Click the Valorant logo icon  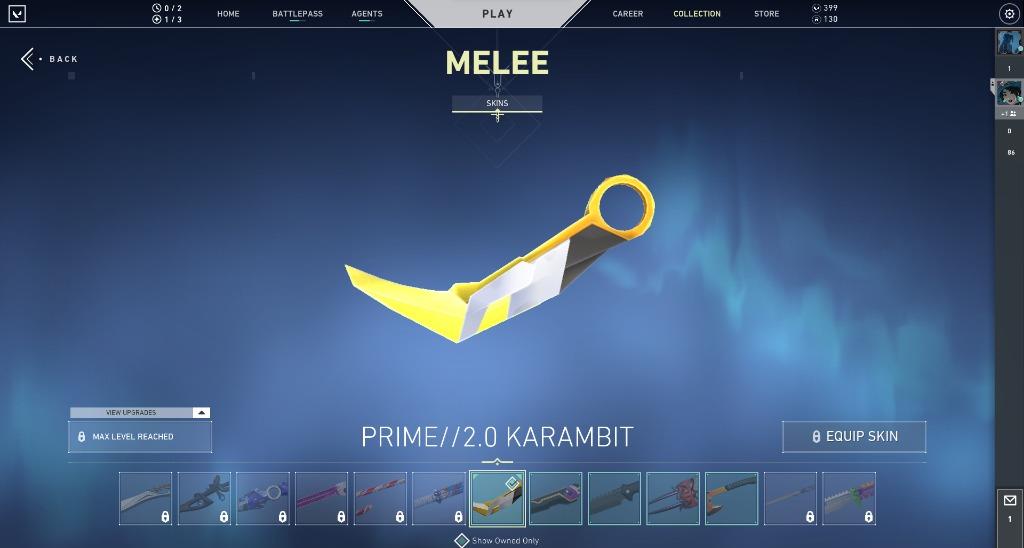tap(17, 14)
